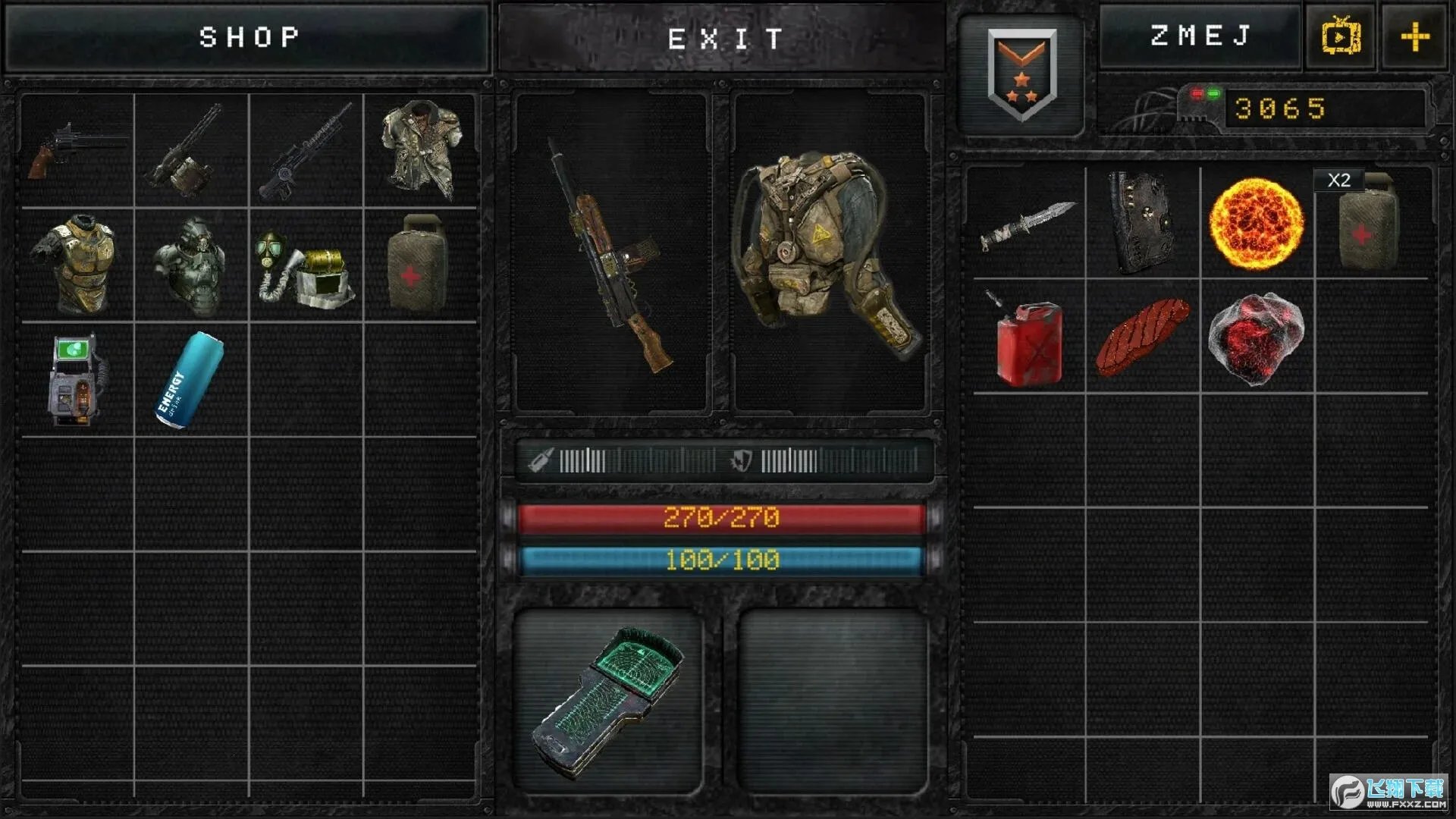Select the ZMEJ player name button

pyautogui.click(x=1199, y=36)
